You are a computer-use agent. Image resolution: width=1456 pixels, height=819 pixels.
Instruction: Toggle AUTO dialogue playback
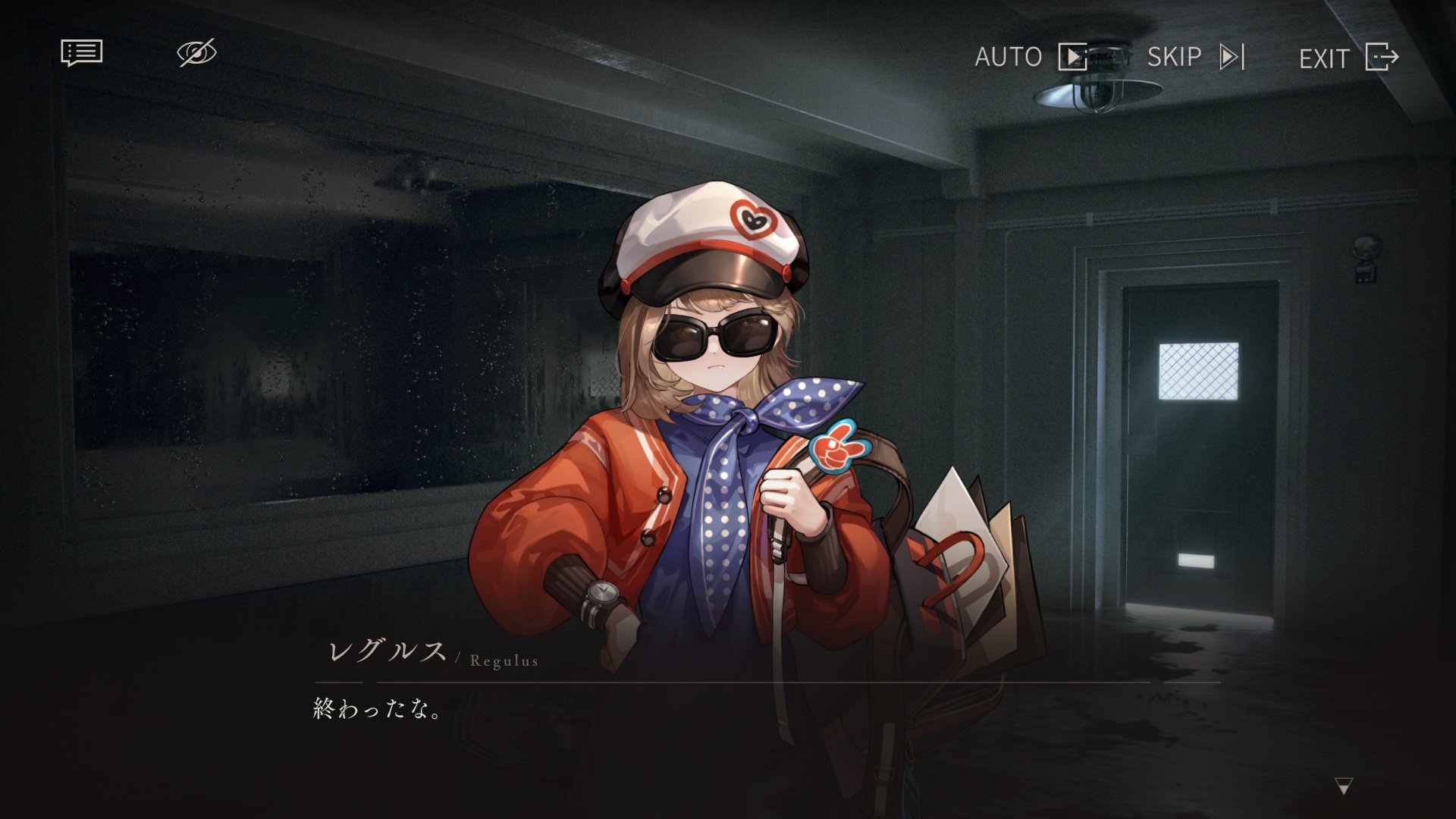1030,57
